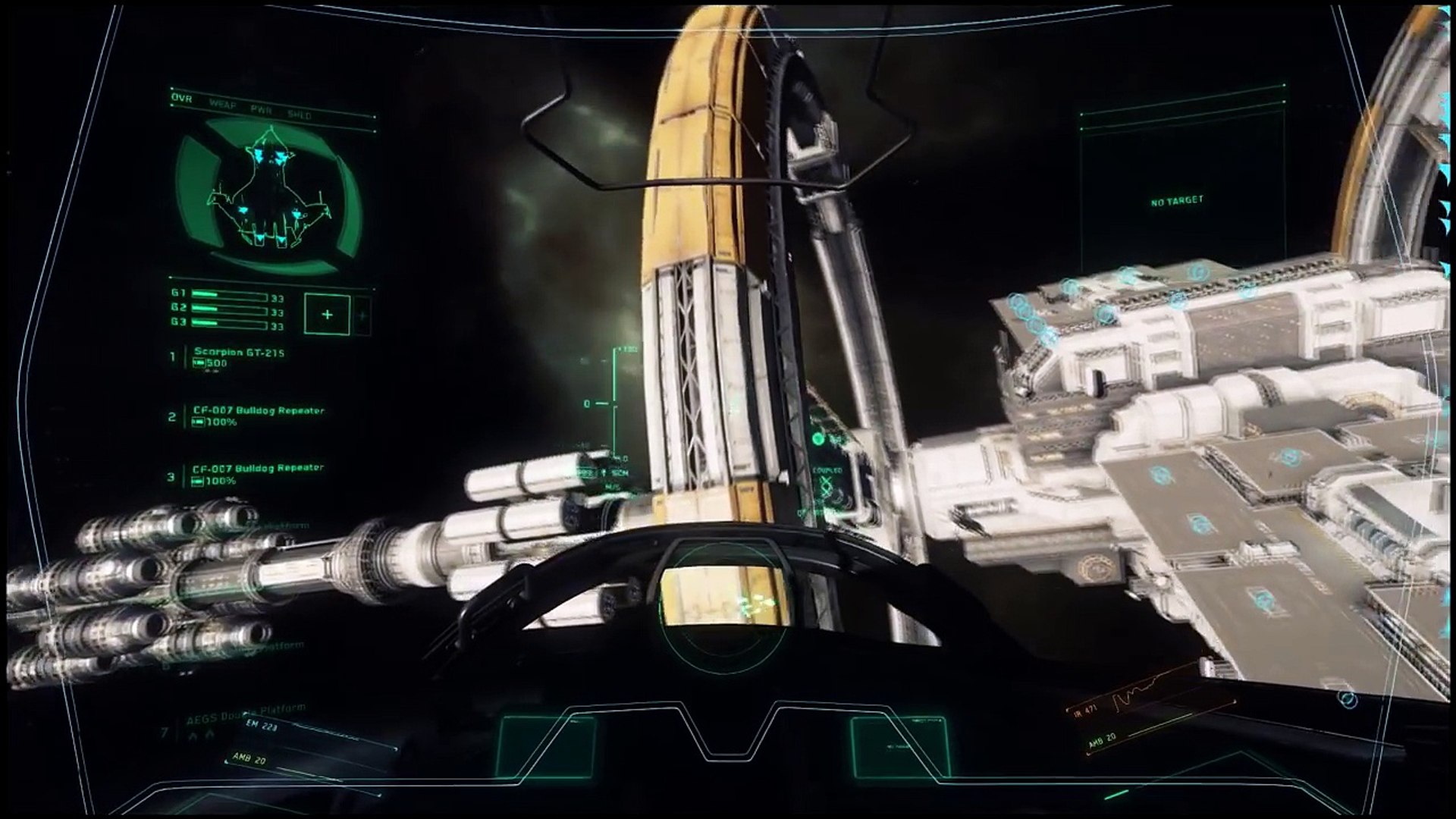Switch to the PWR power tab
Image resolution: width=1456 pixels, height=819 pixels.
(x=261, y=109)
